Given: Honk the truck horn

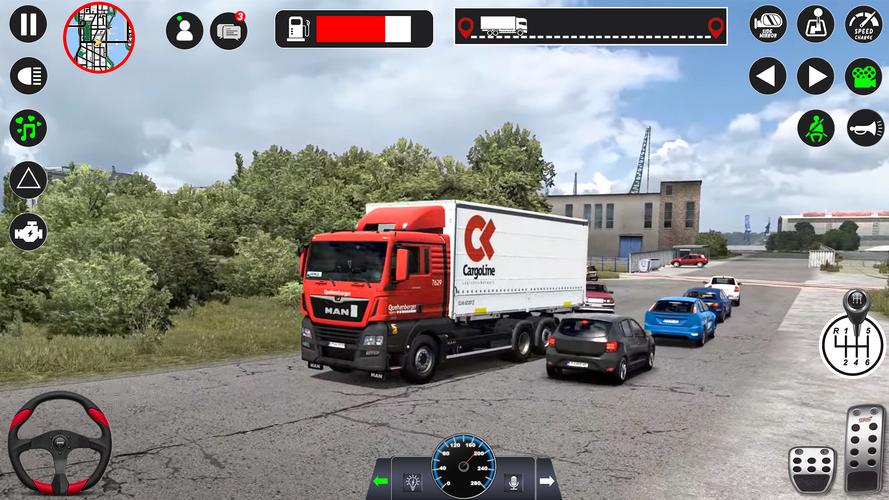Looking at the screenshot, I should (864, 128).
